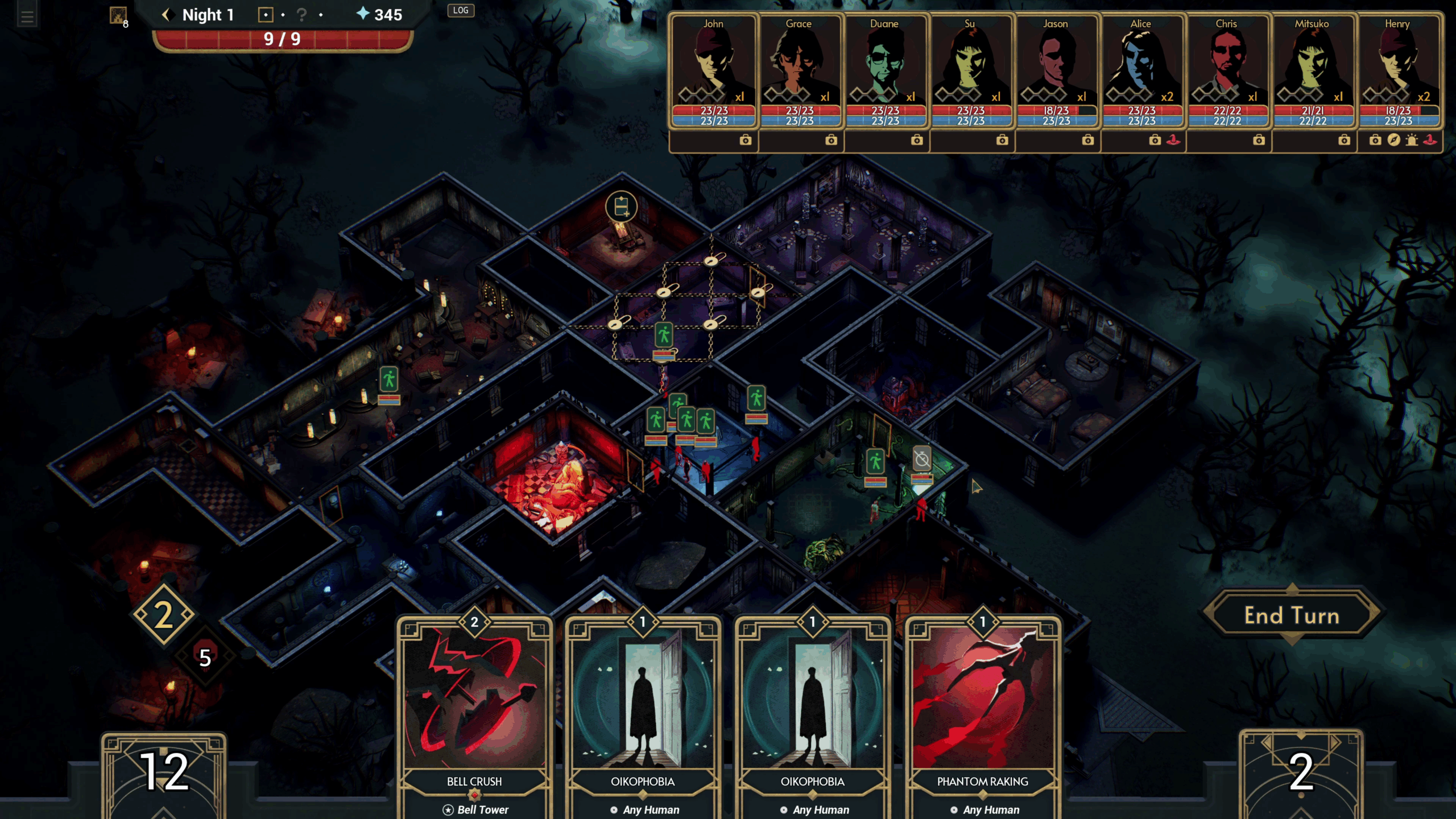The width and height of the screenshot is (1456, 819).
Task: Select Grace's character portrait
Action: click(799, 63)
